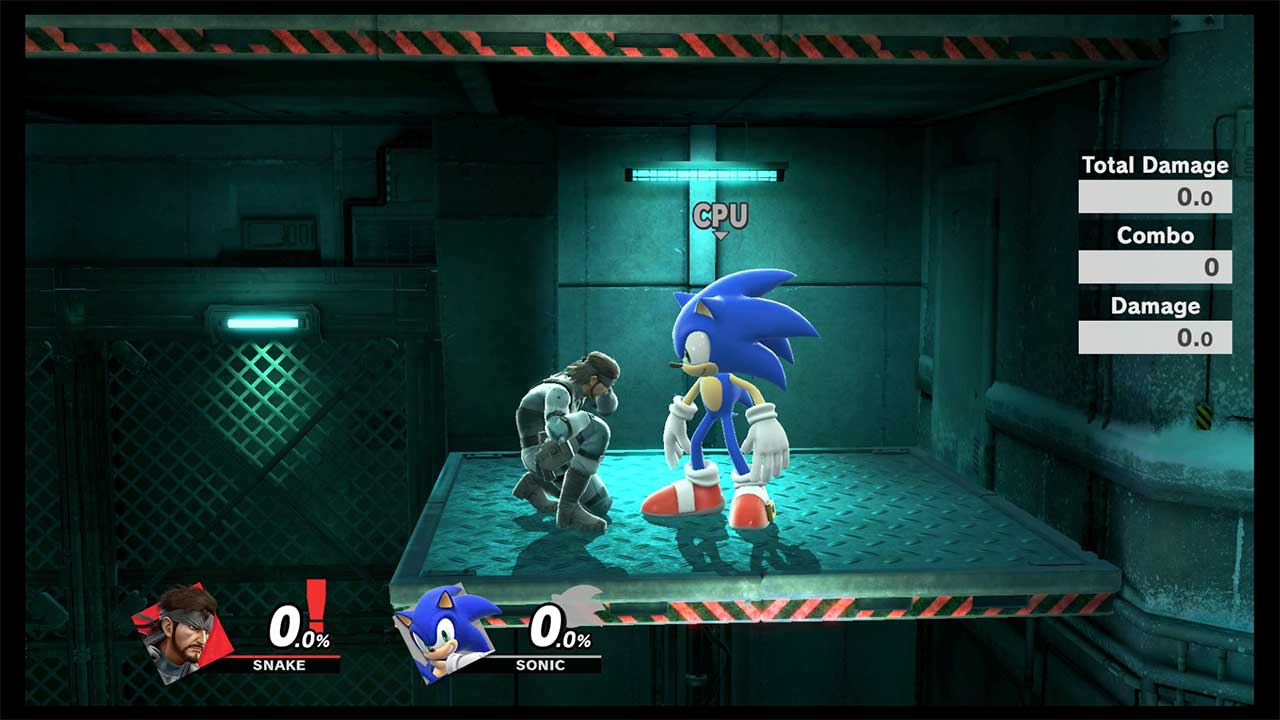The width and height of the screenshot is (1280, 720).
Task: Select the Damage heading on the right panel
Action: coord(1155,306)
